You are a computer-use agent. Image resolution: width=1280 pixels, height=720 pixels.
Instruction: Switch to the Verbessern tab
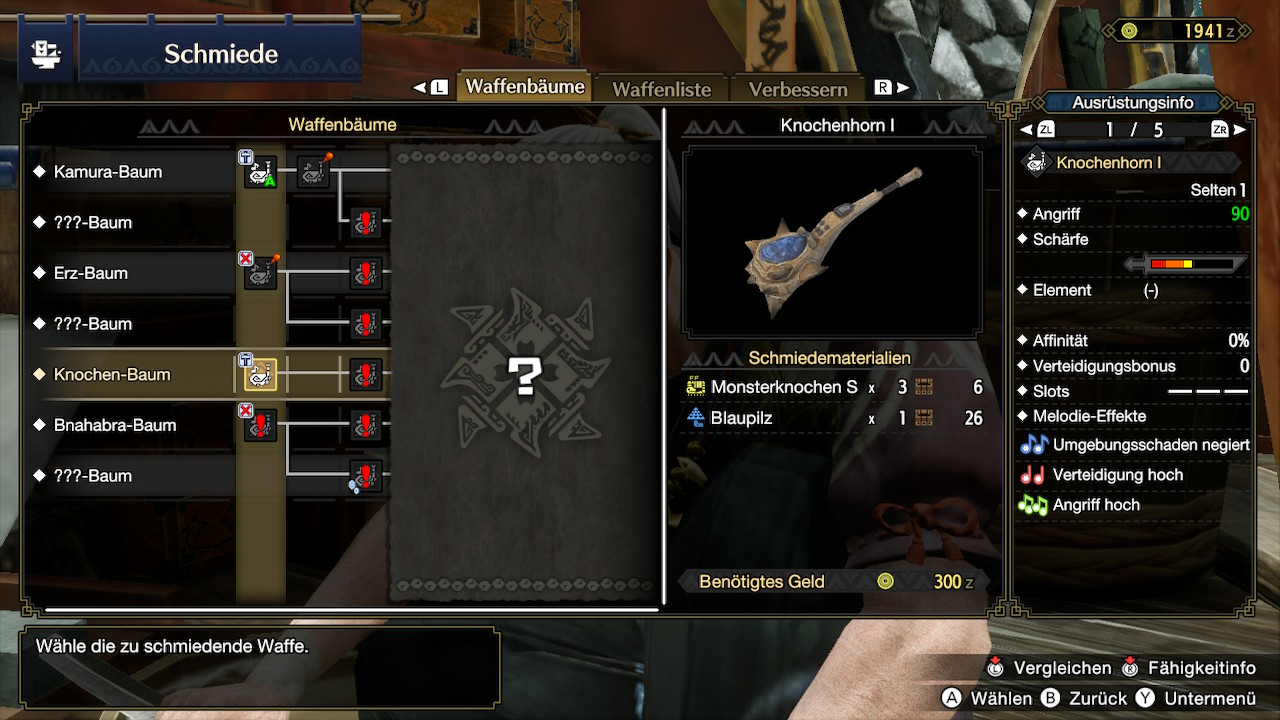click(x=798, y=89)
